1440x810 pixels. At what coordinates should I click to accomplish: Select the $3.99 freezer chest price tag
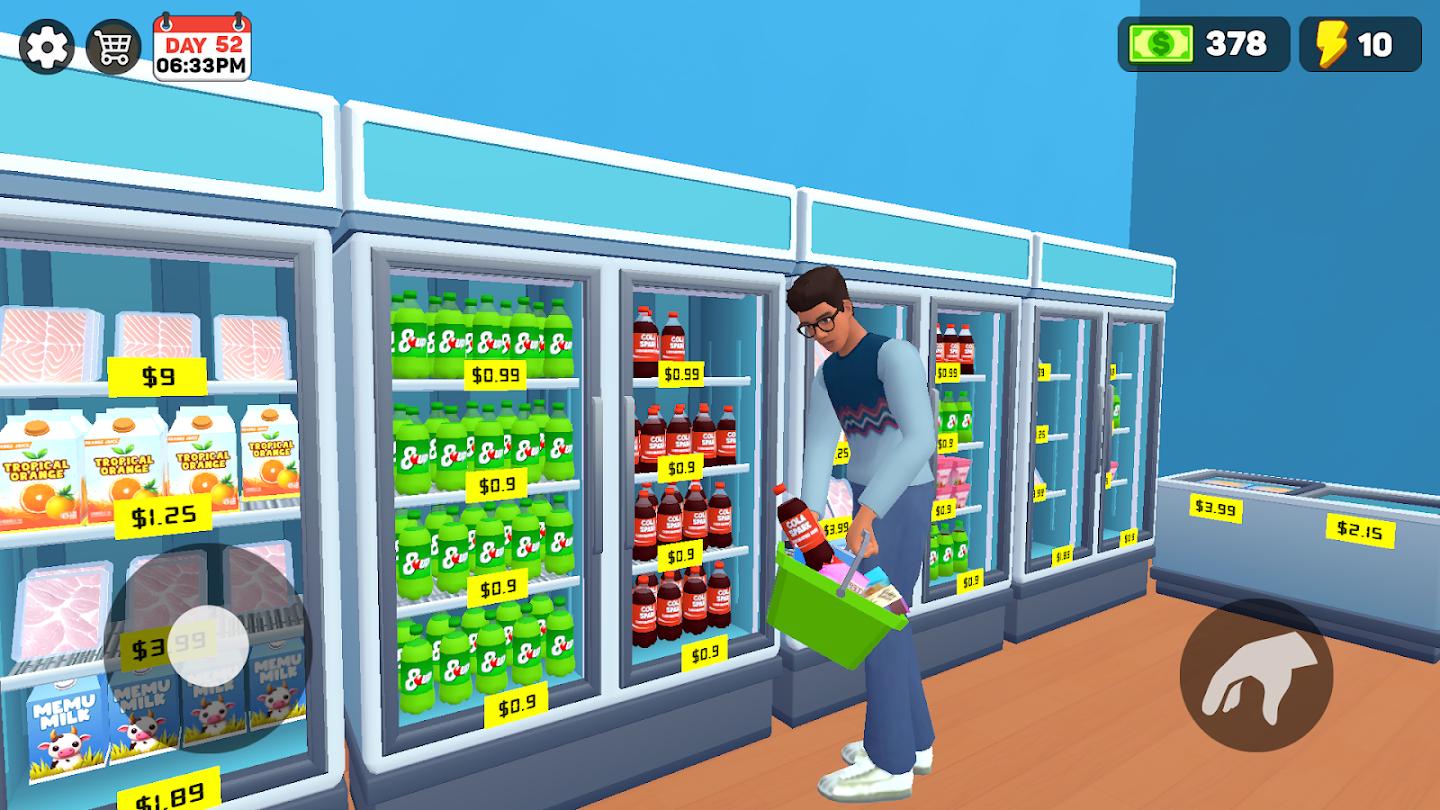(x=1216, y=507)
